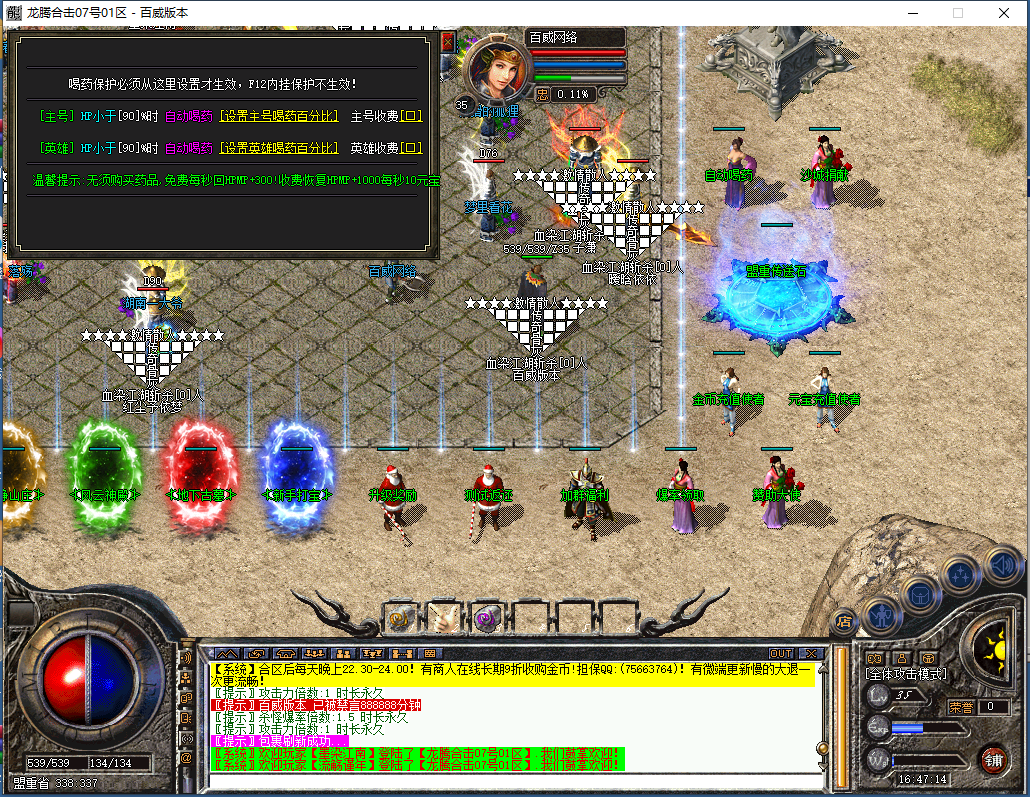Image resolution: width=1030 pixels, height=797 pixels.
Task: Open the main character potion percentage setting
Action: [x=279, y=116]
